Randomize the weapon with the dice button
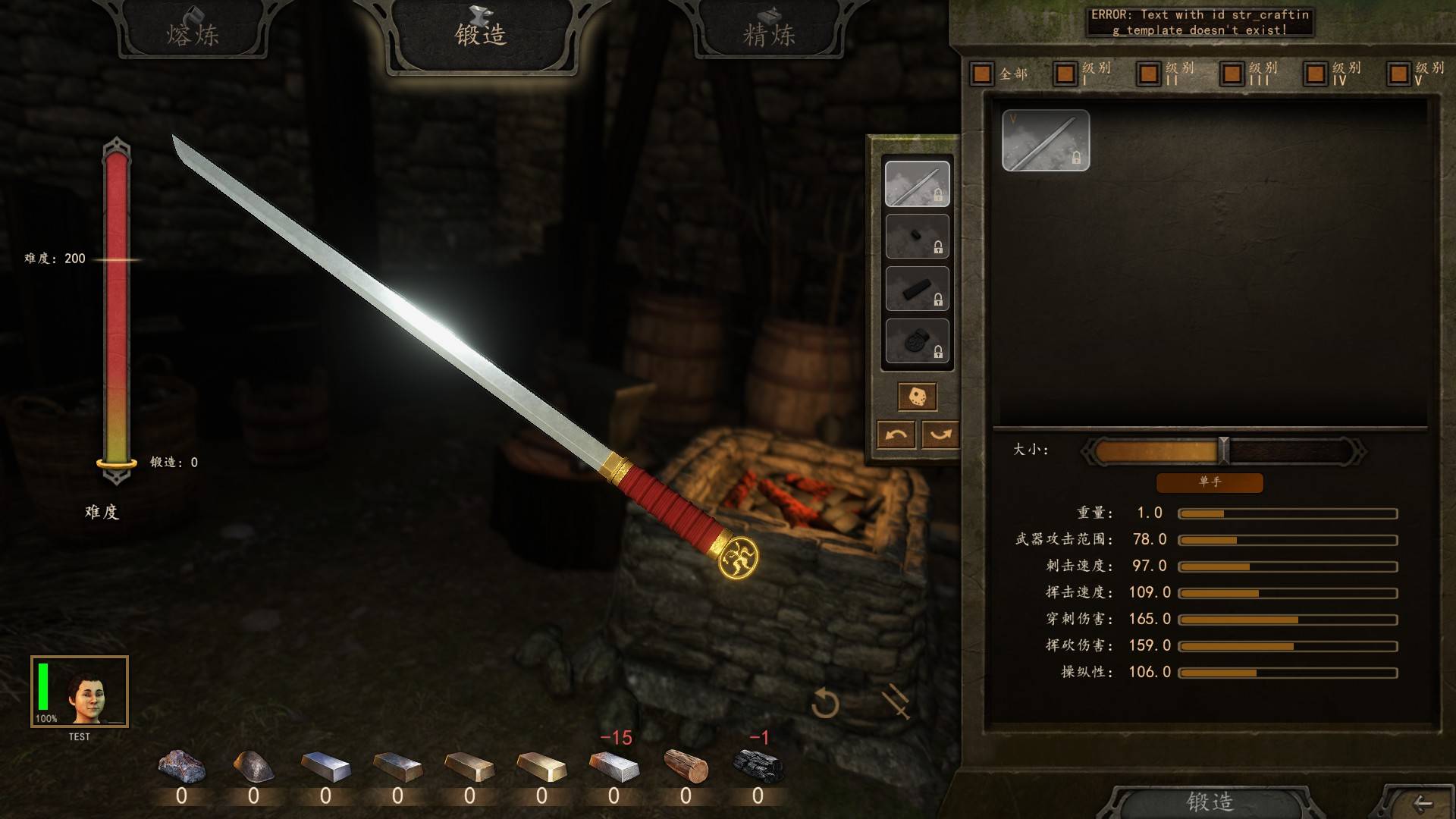This screenshot has height=819, width=1456. pos(917,397)
